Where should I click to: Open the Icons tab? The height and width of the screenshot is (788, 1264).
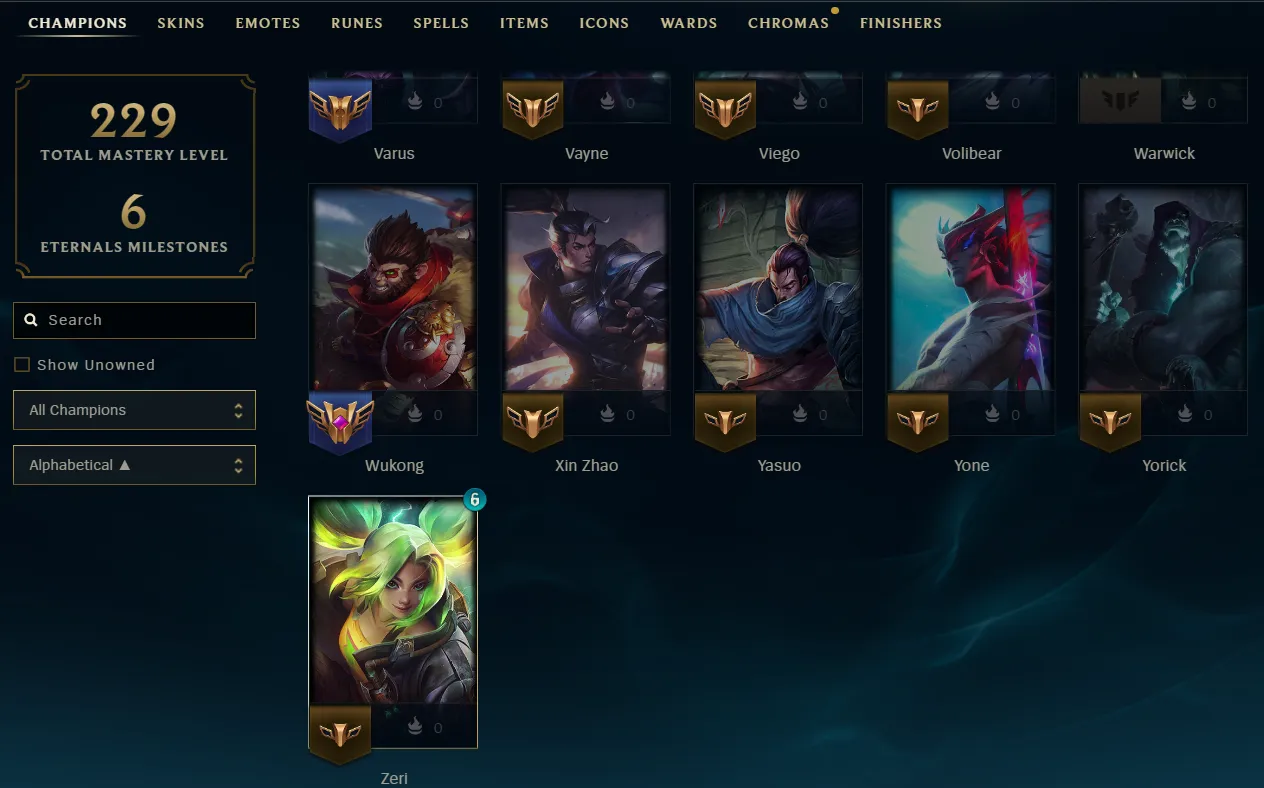pyautogui.click(x=604, y=23)
